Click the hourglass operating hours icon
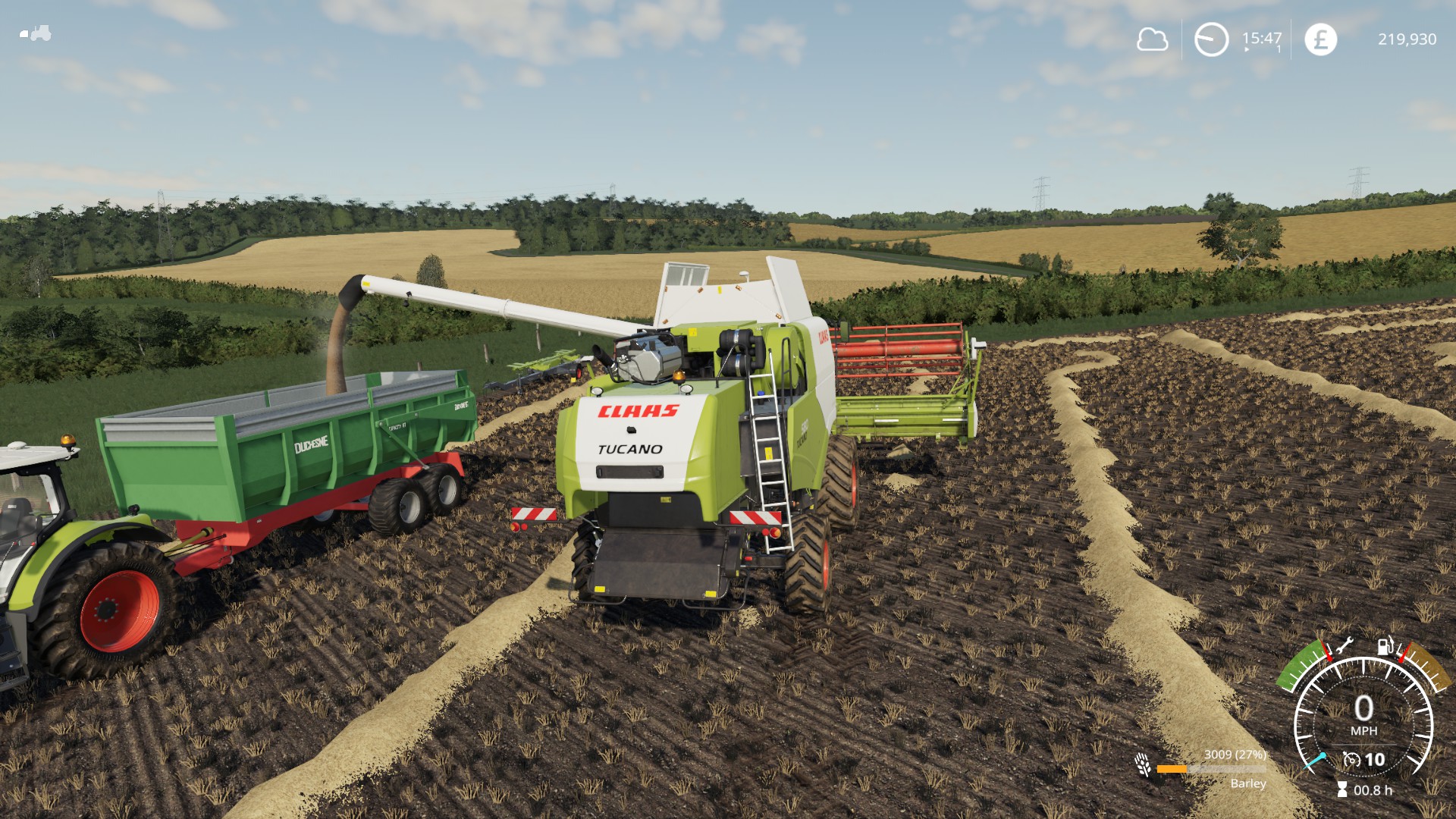Image resolution: width=1456 pixels, height=819 pixels. pos(1342,789)
